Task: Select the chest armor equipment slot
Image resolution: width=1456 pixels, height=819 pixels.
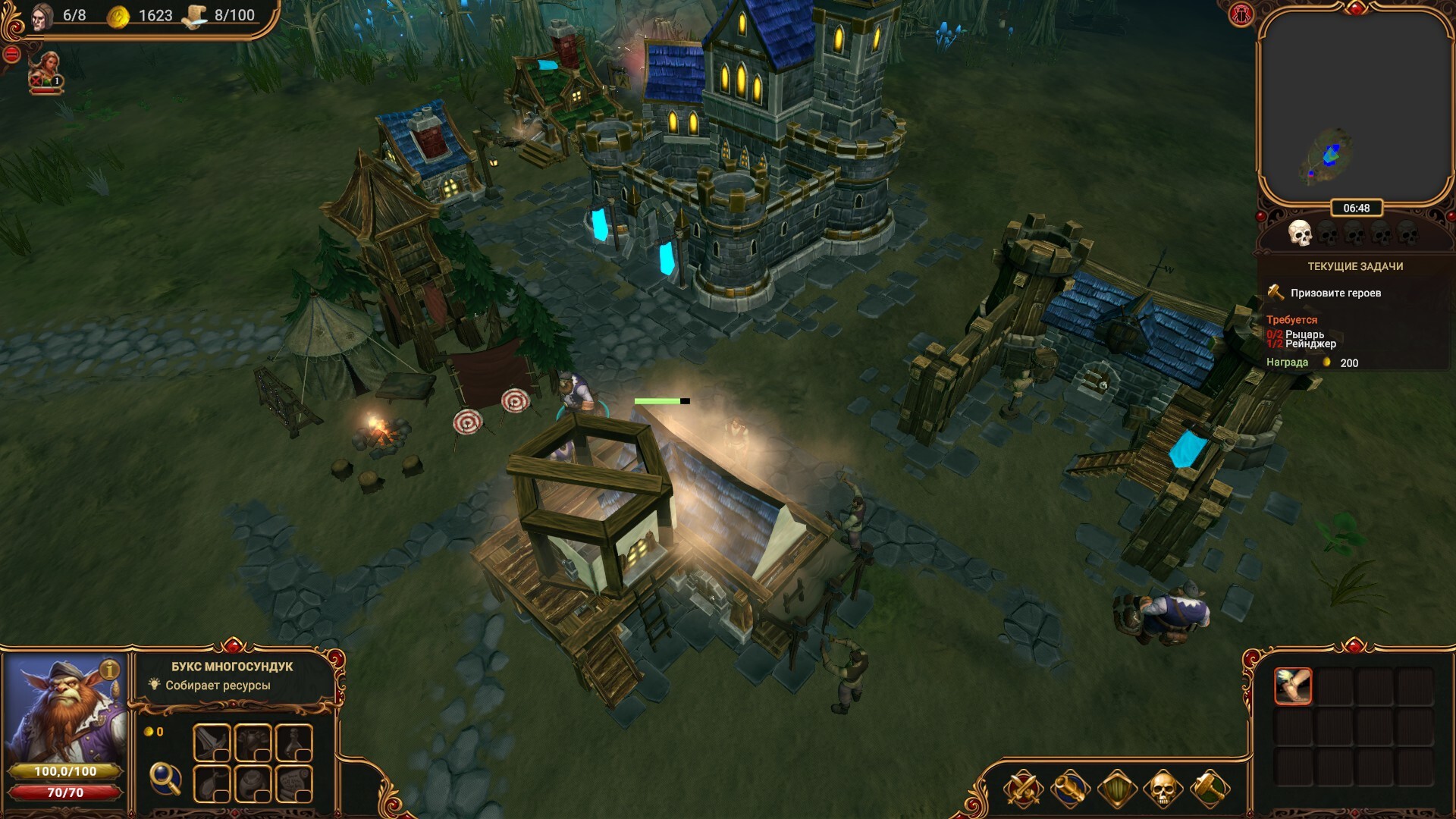Action: (253, 742)
